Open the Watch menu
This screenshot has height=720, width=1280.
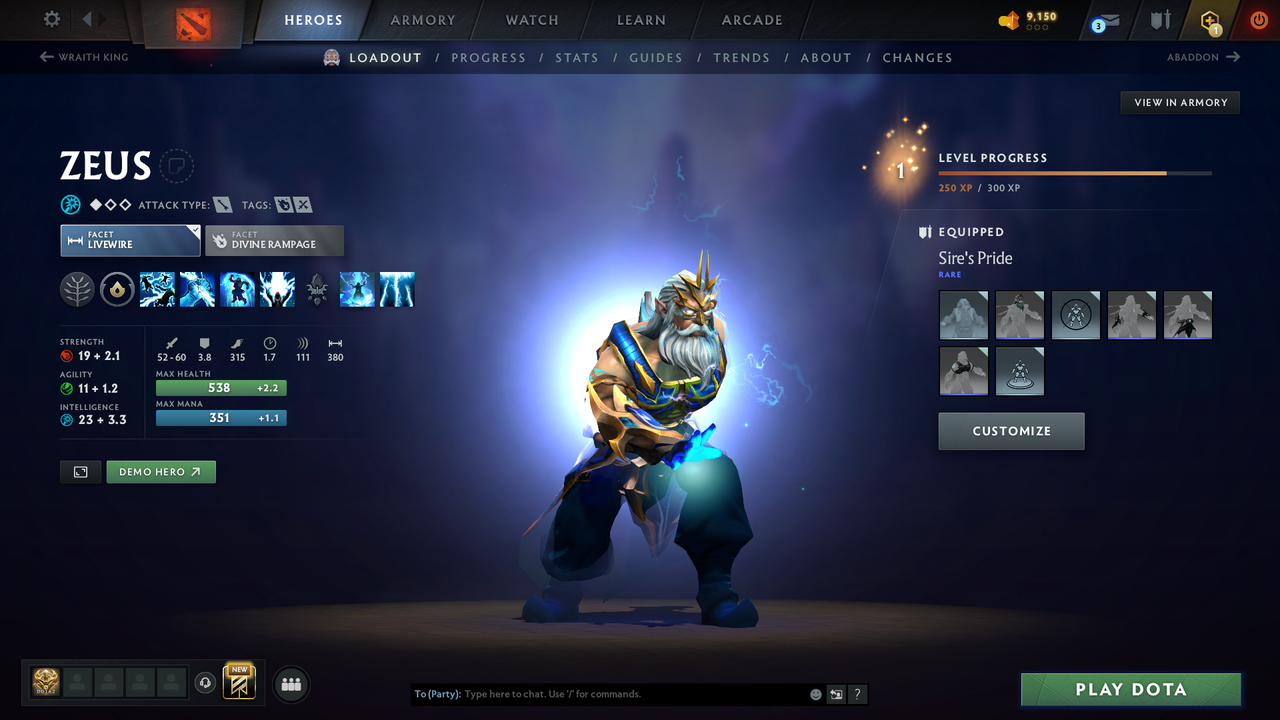pos(531,20)
